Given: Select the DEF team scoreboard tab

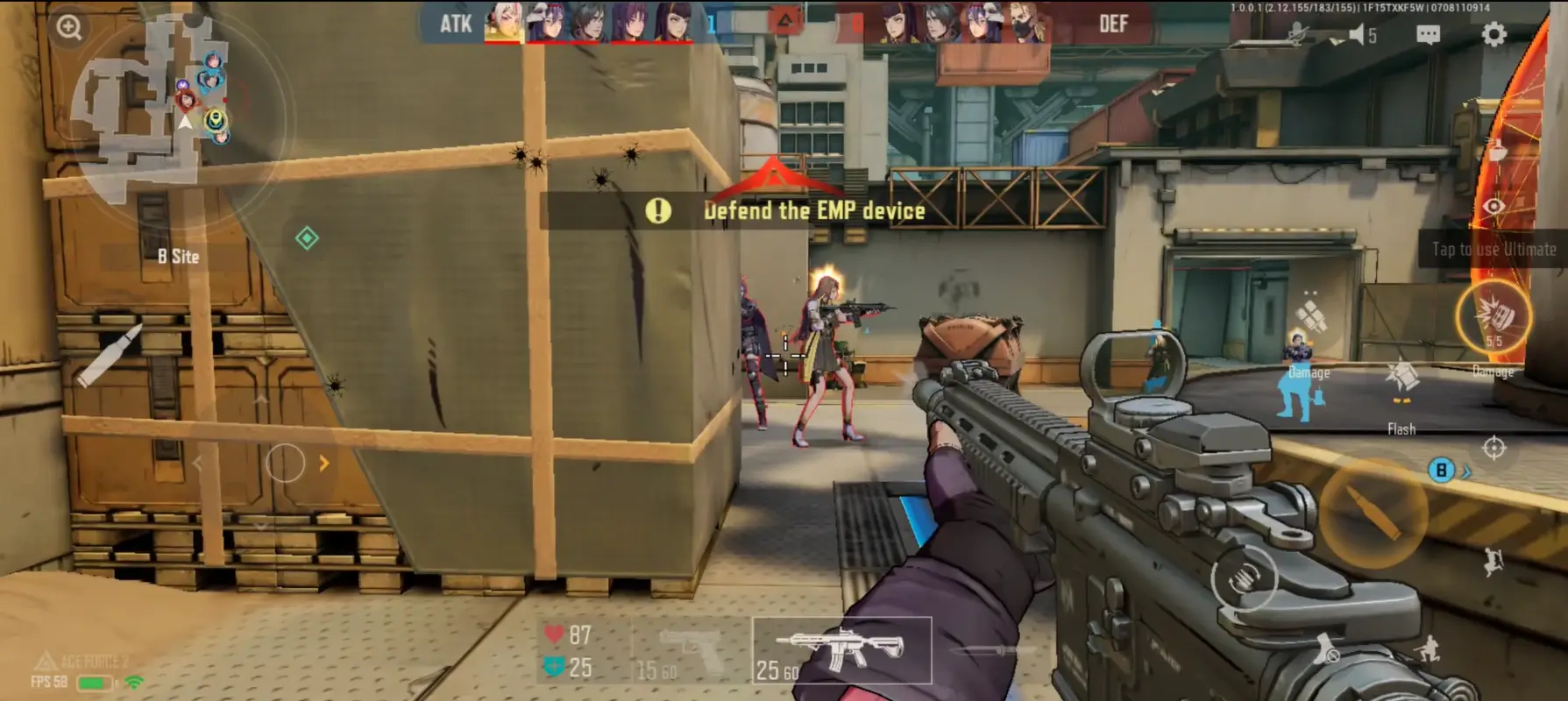Looking at the screenshot, I should click(1114, 24).
